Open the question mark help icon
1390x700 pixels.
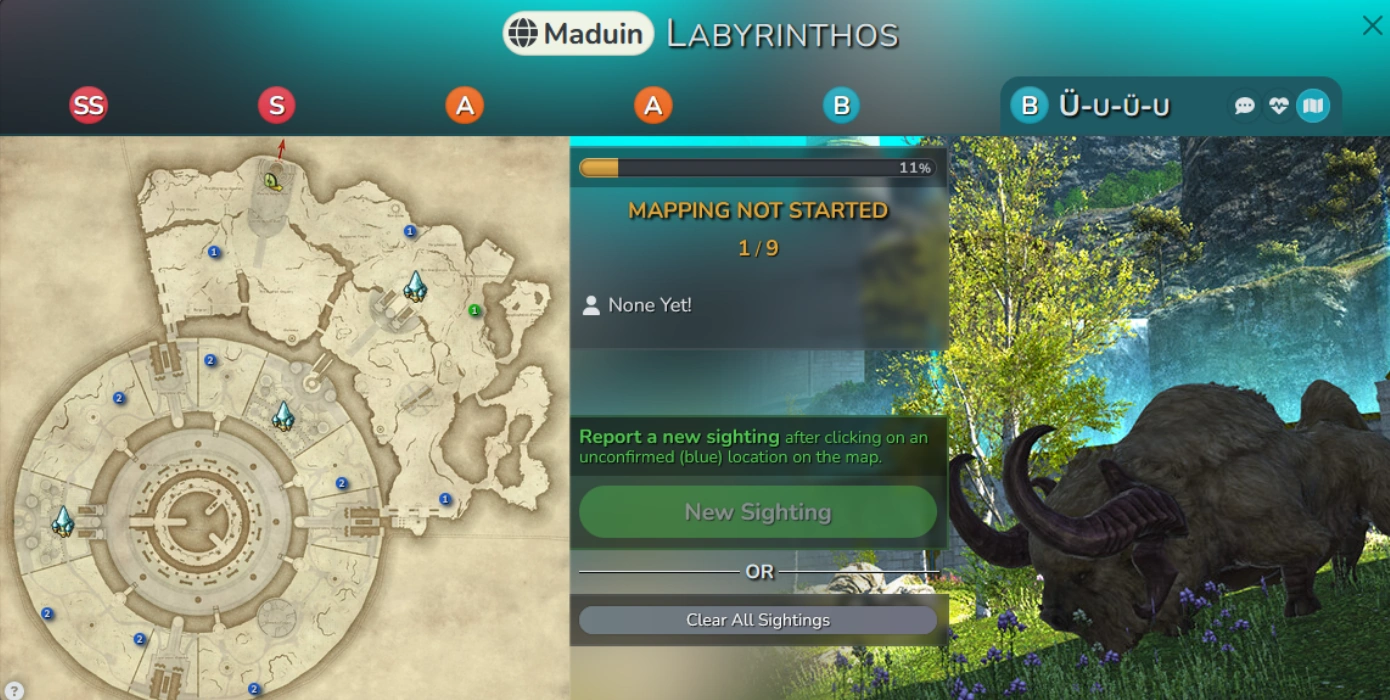[x=14, y=689]
